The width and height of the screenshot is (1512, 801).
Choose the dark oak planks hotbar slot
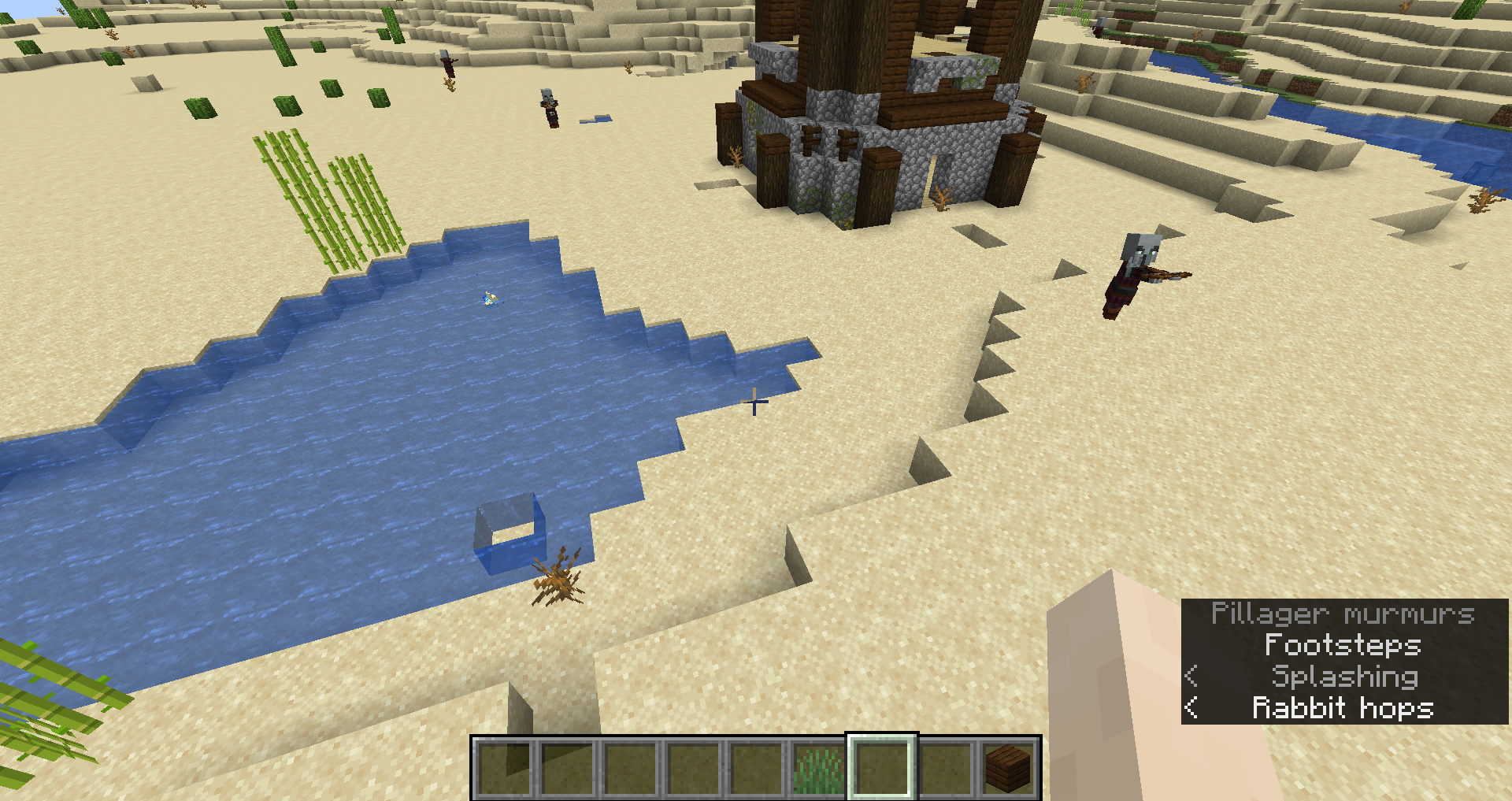point(1008,768)
